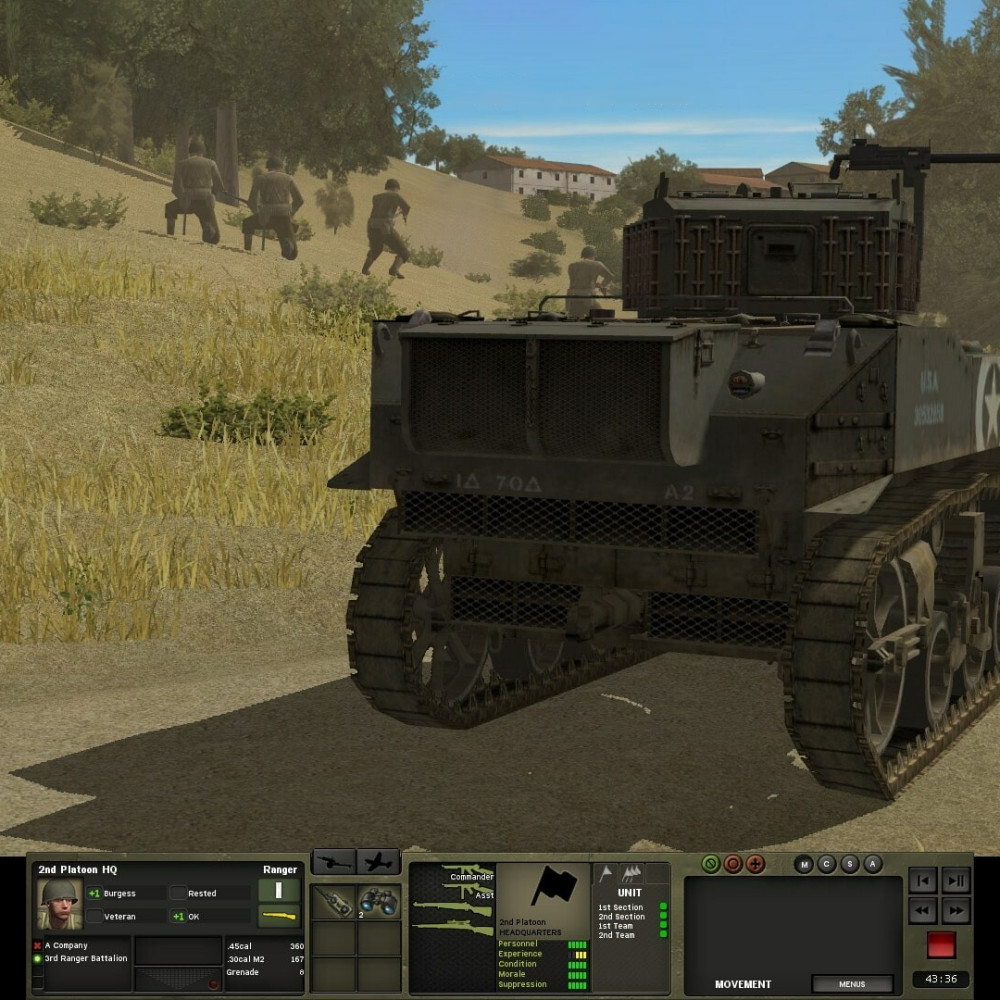Viewport: 1000px width, 1000px height.
Task: Select the 2nd Team unit row
Action: pyautogui.click(x=616, y=935)
